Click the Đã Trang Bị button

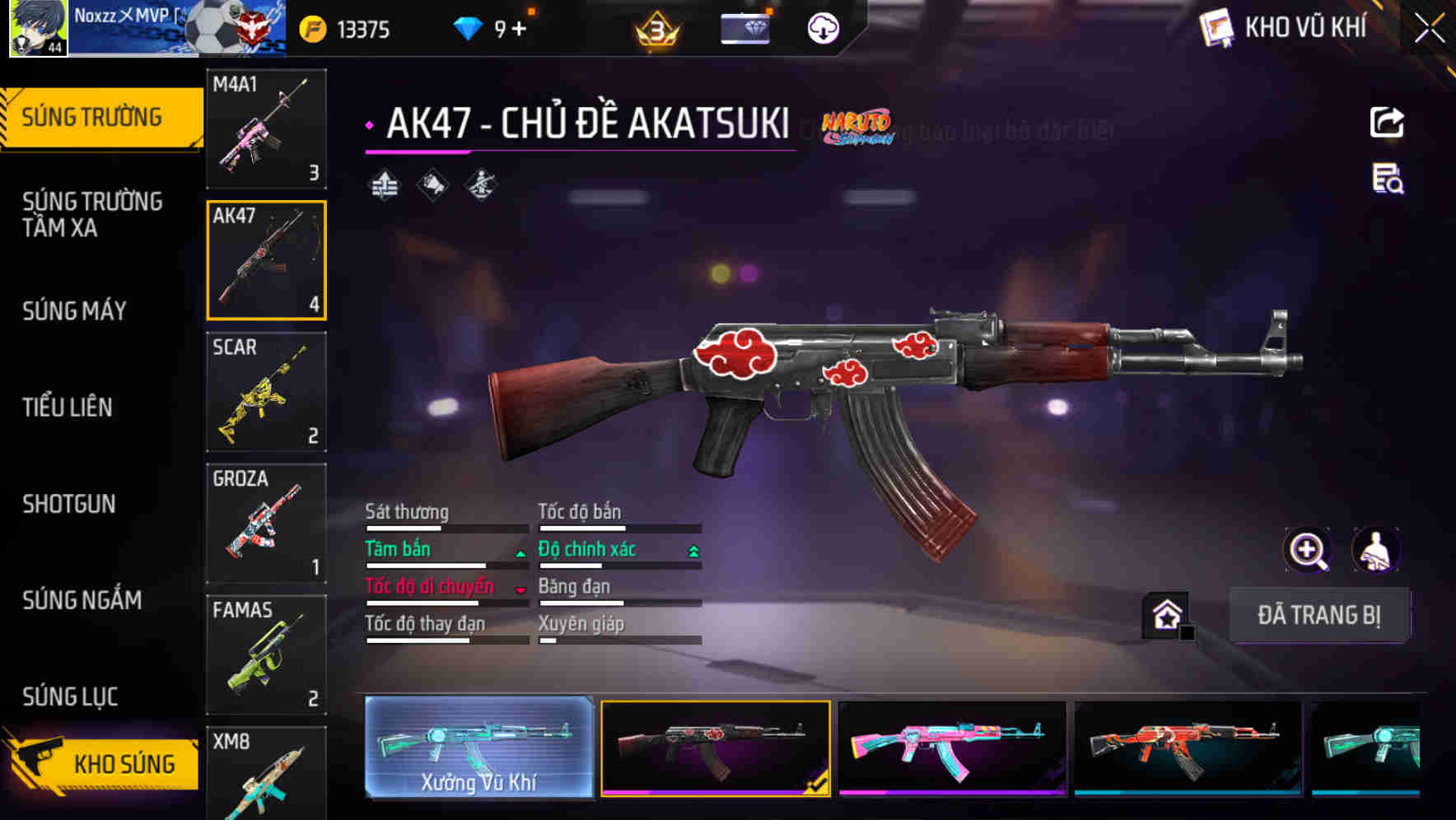(x=1318, y=615)
